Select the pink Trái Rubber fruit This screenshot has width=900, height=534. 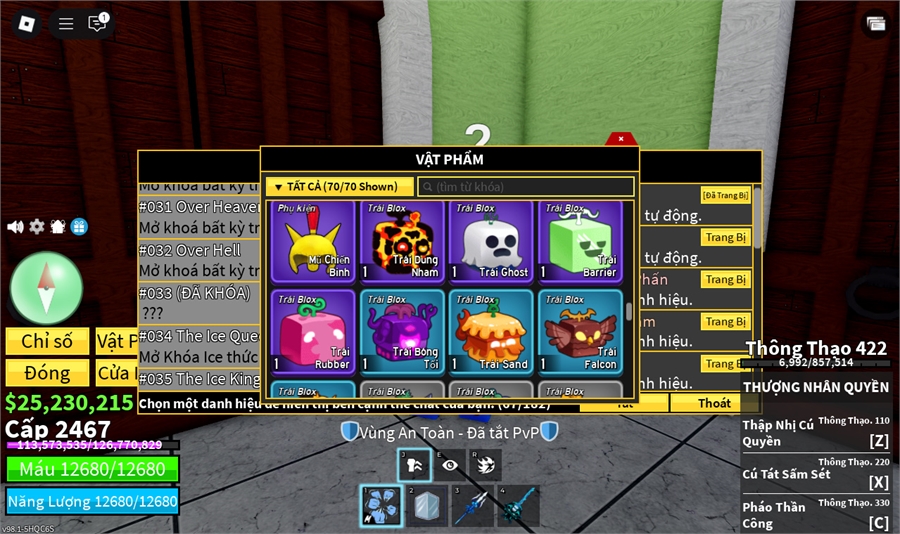click(x=313, y=332)
